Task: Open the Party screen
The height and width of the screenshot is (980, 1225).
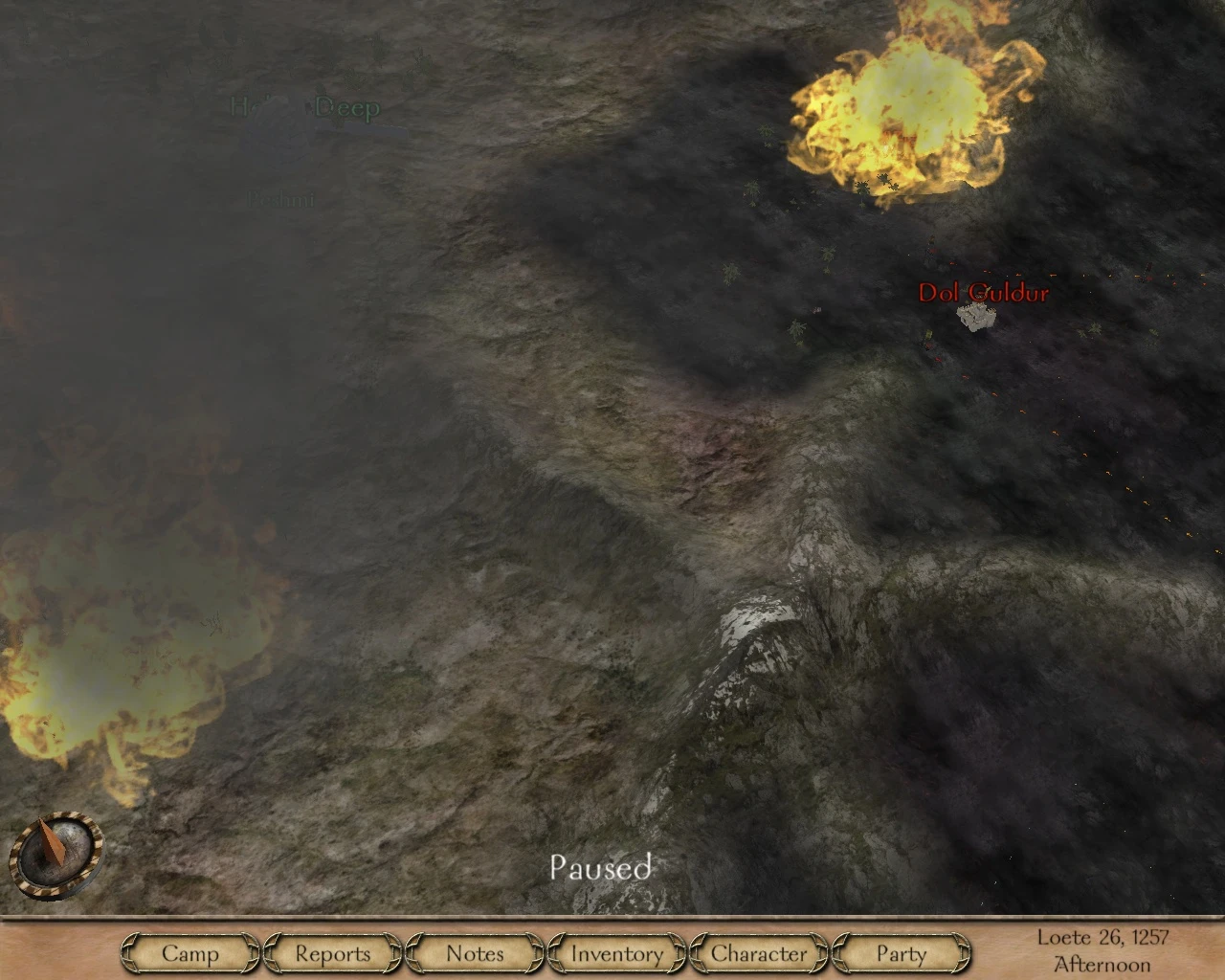Action: tap(902, 953)
